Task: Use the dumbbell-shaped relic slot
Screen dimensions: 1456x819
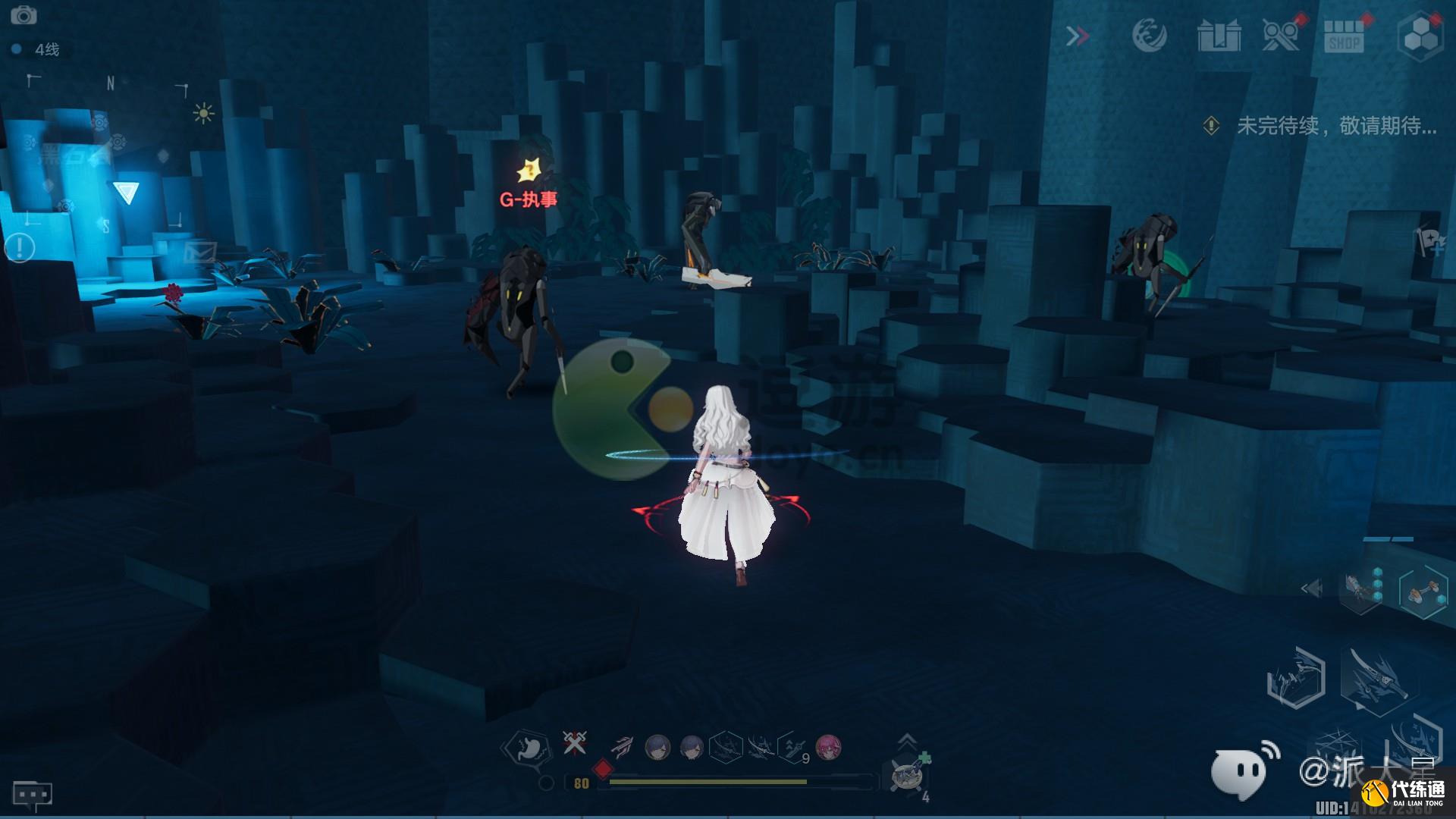Action: 1423,591
